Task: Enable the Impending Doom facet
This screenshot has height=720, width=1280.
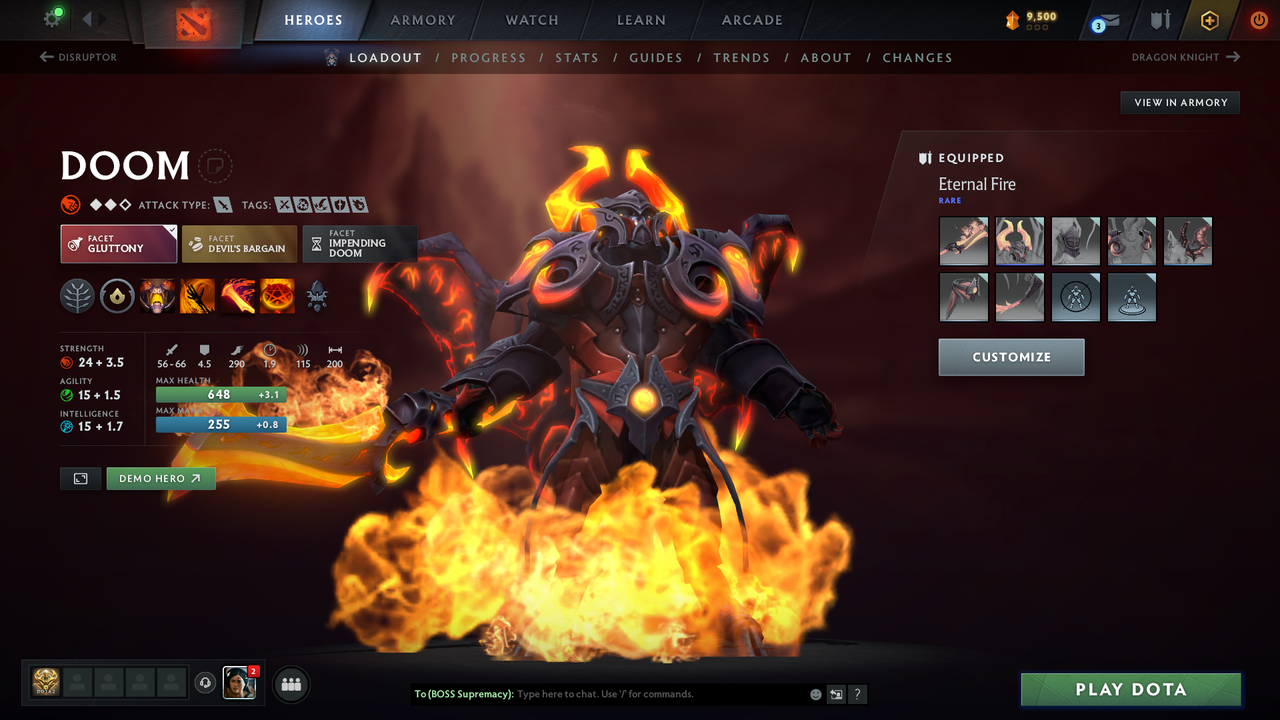Action: point(359,243)
